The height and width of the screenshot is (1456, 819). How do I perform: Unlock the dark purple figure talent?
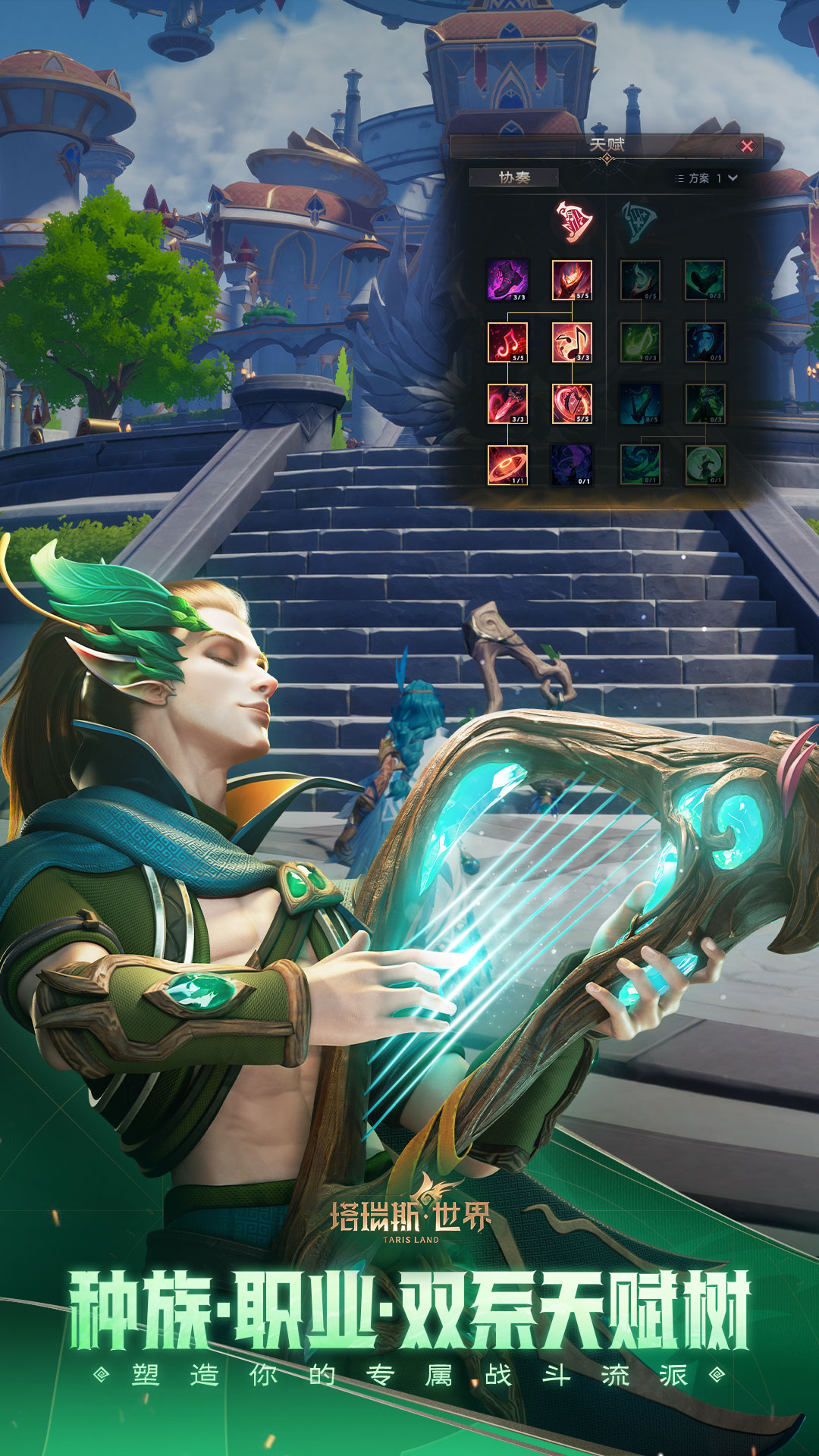pyautogui.click(x=572, y=465)
